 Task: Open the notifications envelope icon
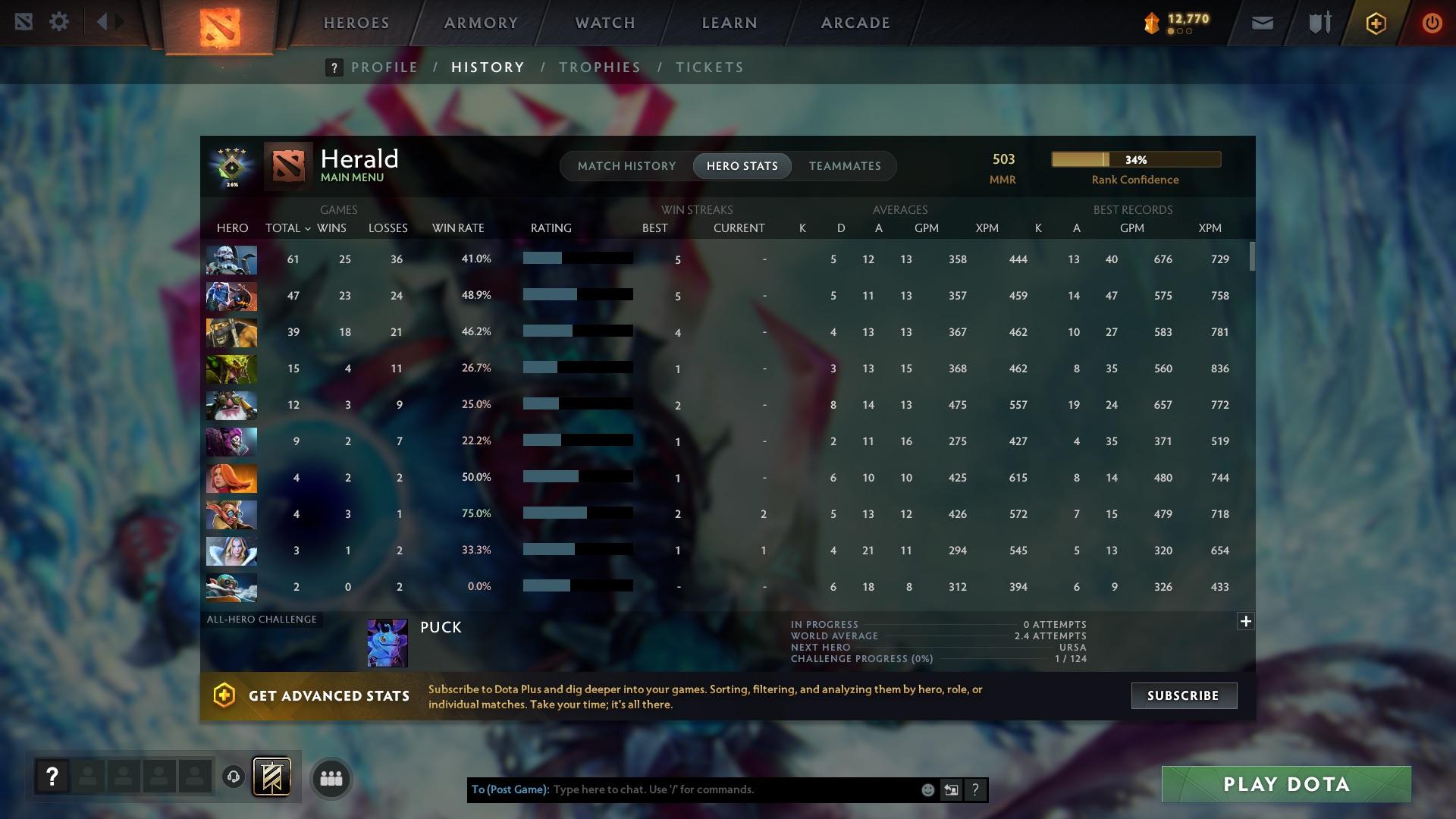[1261, 22]
